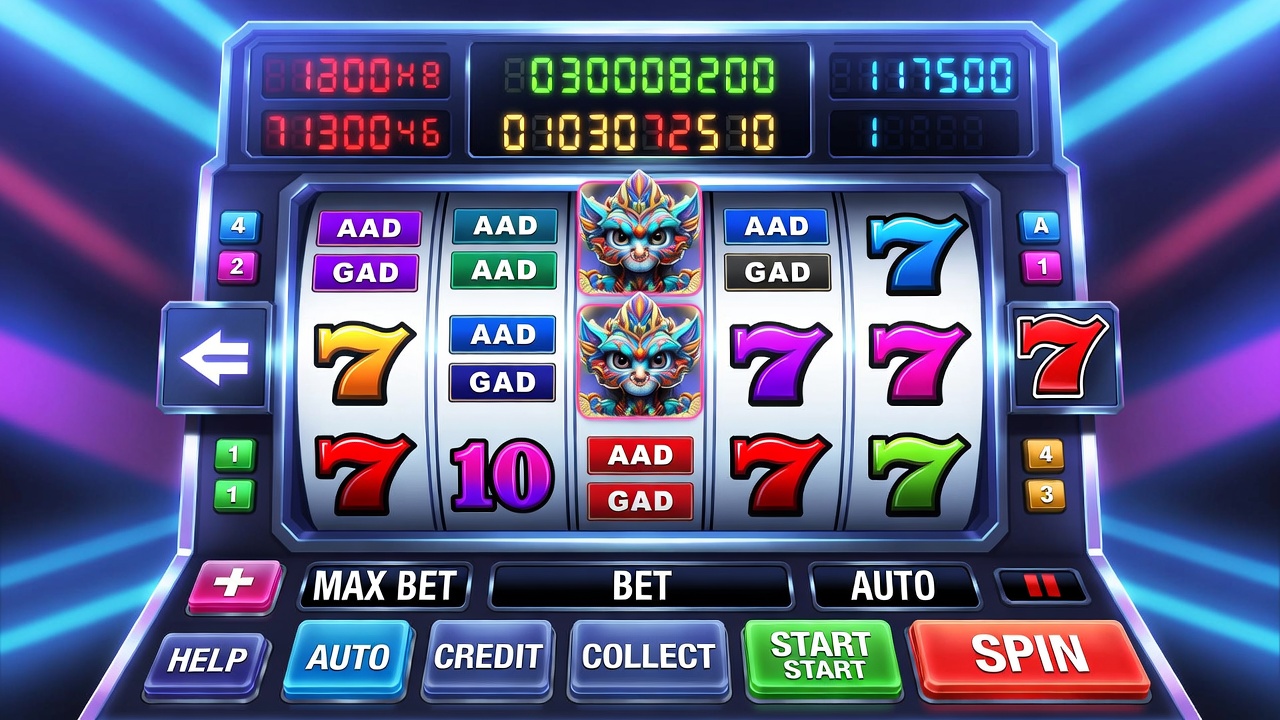Image resolution: width=1280 pixels, height=720 pixels.
Task: Click the green START button
Action: 821,657
